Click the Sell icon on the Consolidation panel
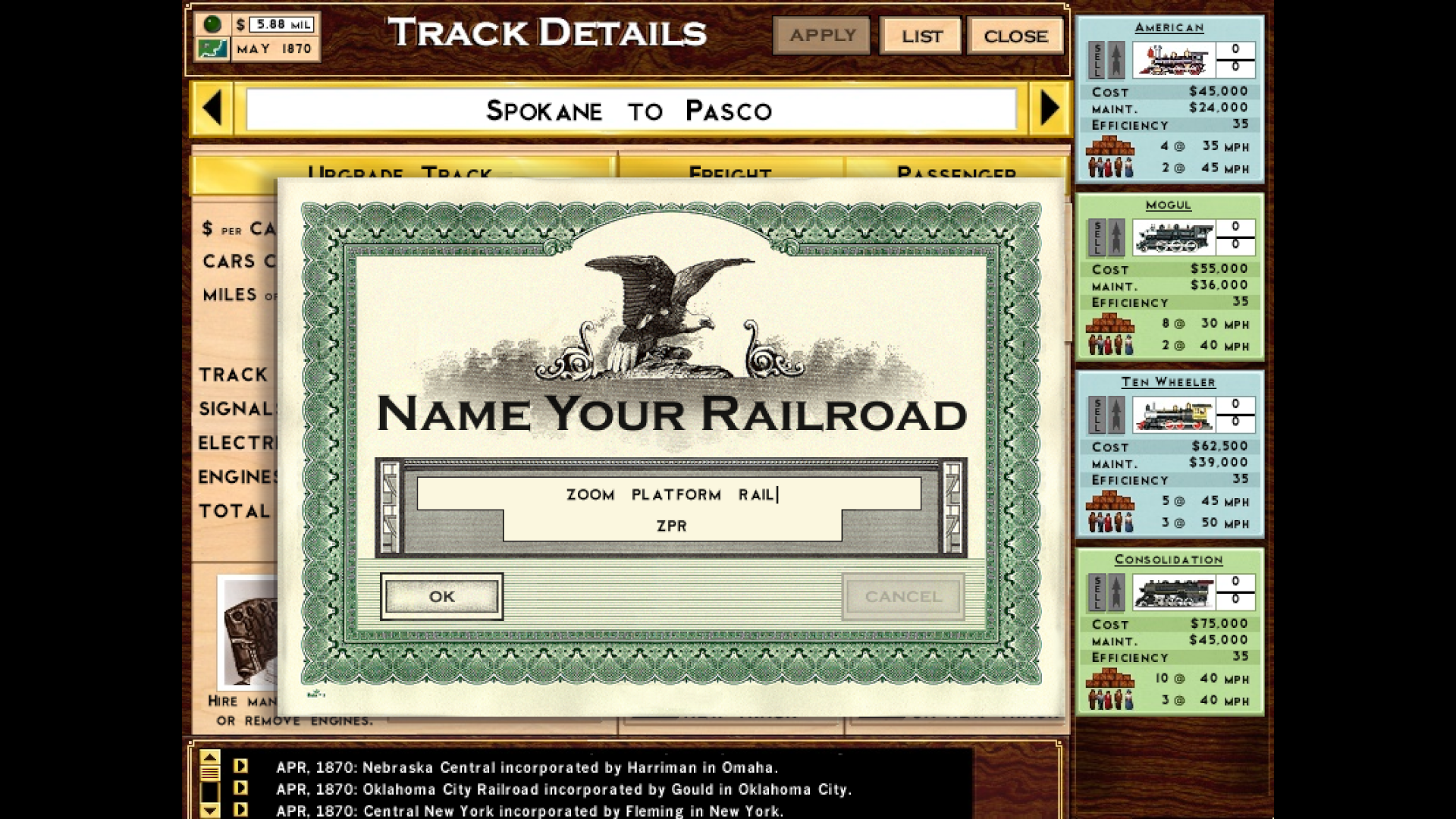Screen dimensions: 1456x819 click(x=1095, y=591)
